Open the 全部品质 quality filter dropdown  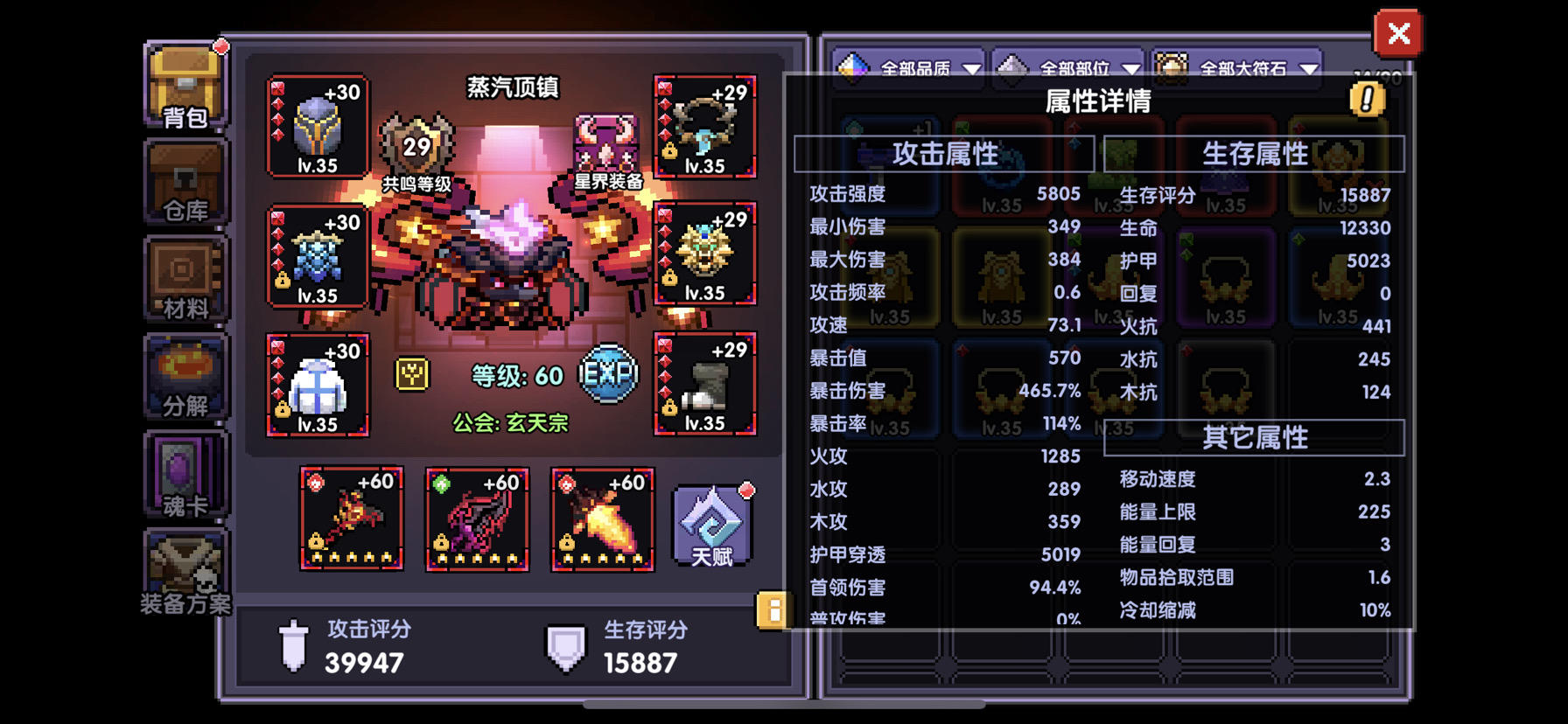(910, 66)
